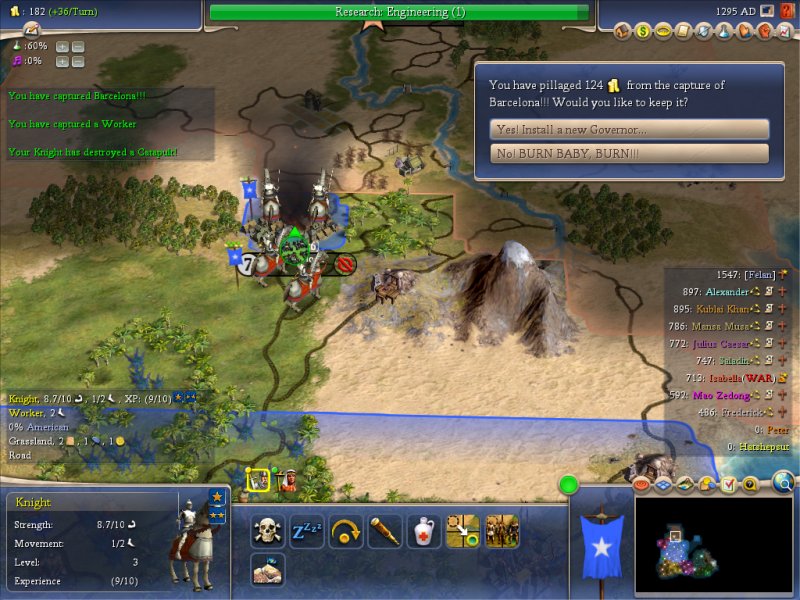Select the knight unit portrait with yellow border

[x=256, y=479]
